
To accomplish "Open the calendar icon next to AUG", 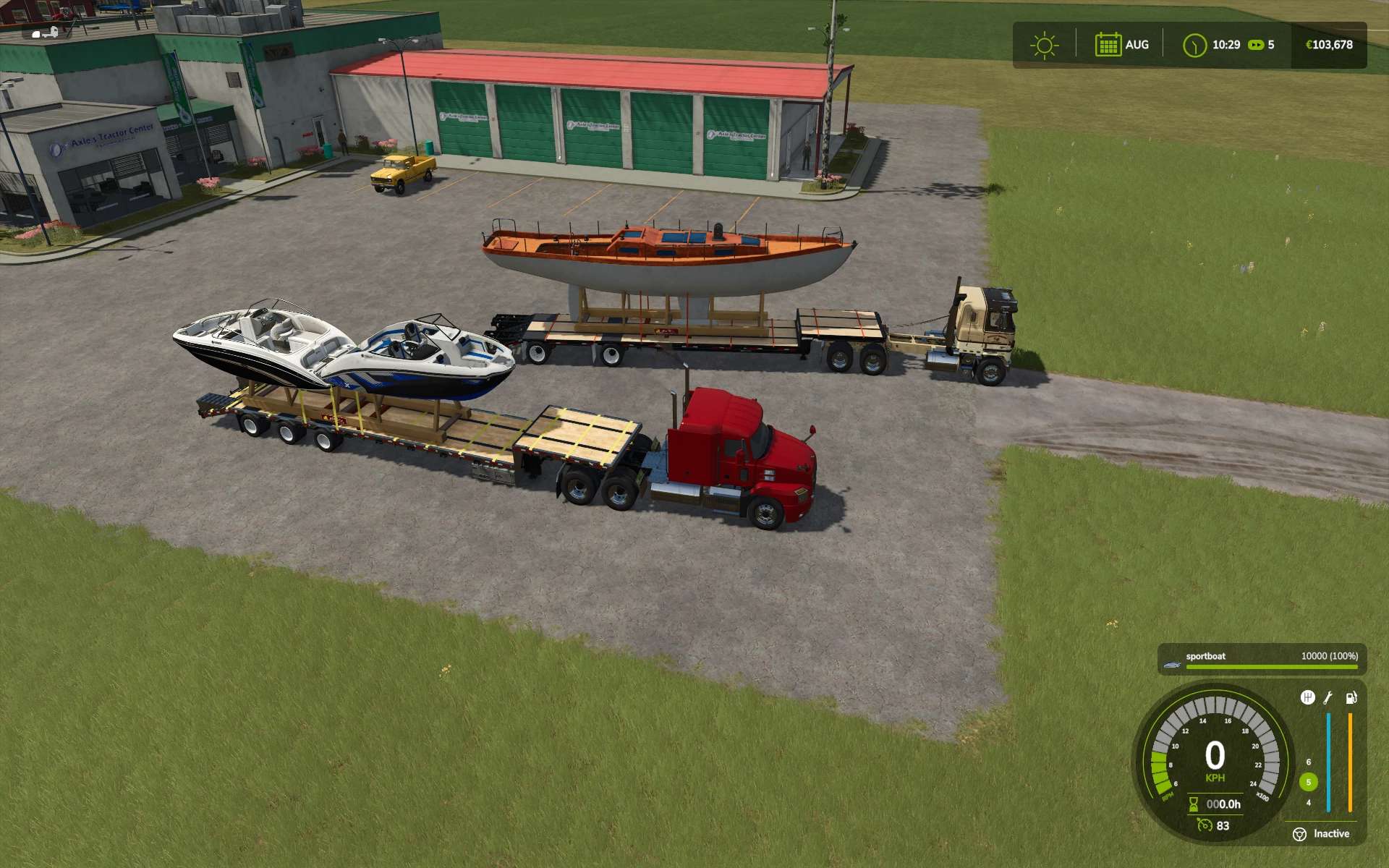I will tap(1109, 44).
